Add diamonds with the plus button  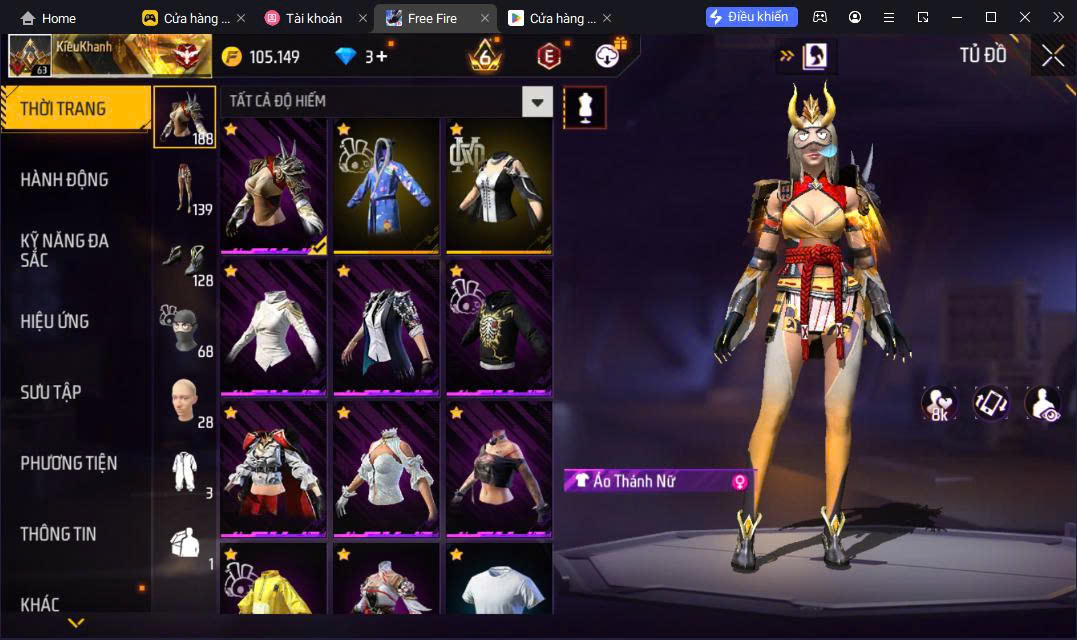tap(382, 57)
